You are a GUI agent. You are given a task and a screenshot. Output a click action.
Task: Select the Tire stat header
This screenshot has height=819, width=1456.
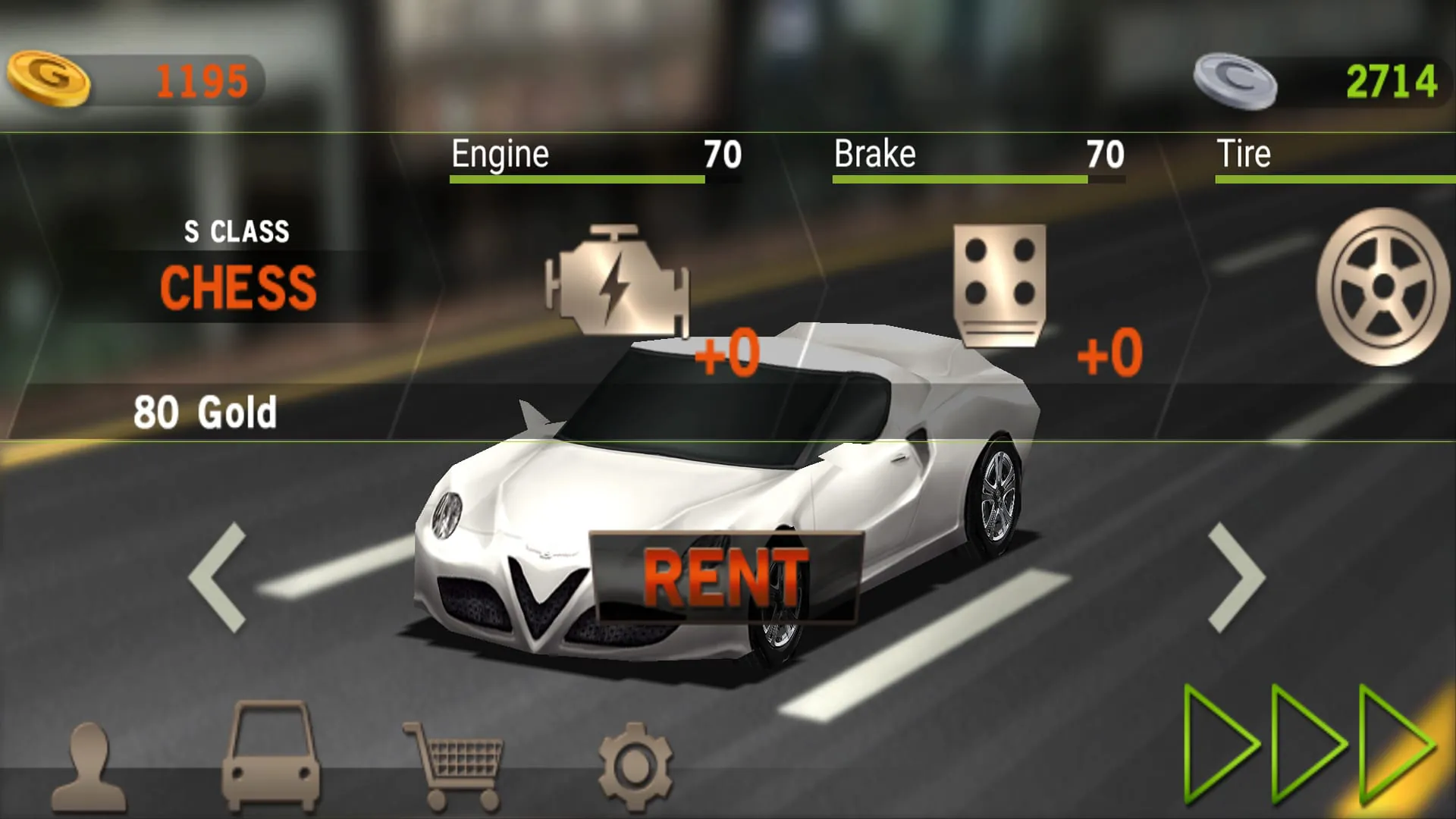1244,154
